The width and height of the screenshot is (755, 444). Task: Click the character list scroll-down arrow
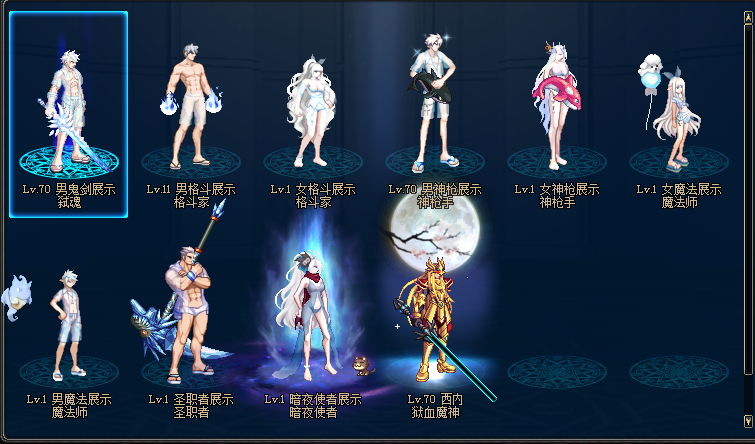(x=748, y=421)
